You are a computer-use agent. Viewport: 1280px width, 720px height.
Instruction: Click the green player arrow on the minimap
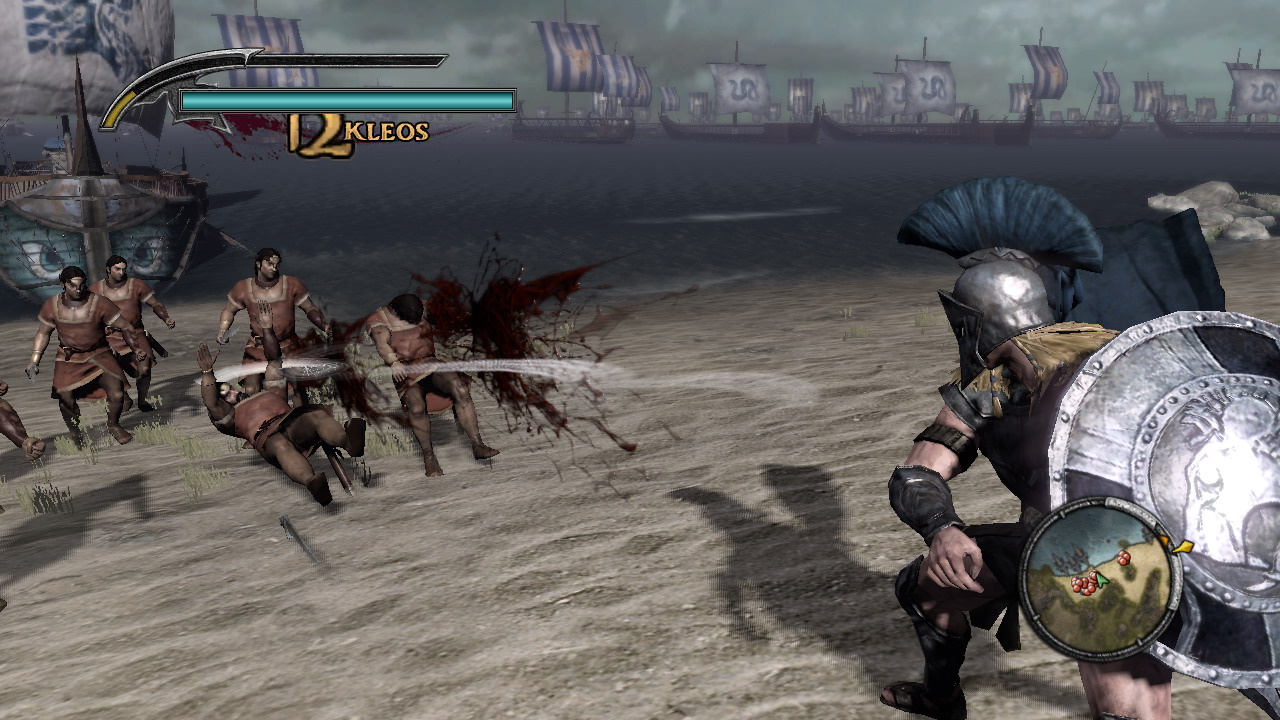click(x=1100, y=580)
